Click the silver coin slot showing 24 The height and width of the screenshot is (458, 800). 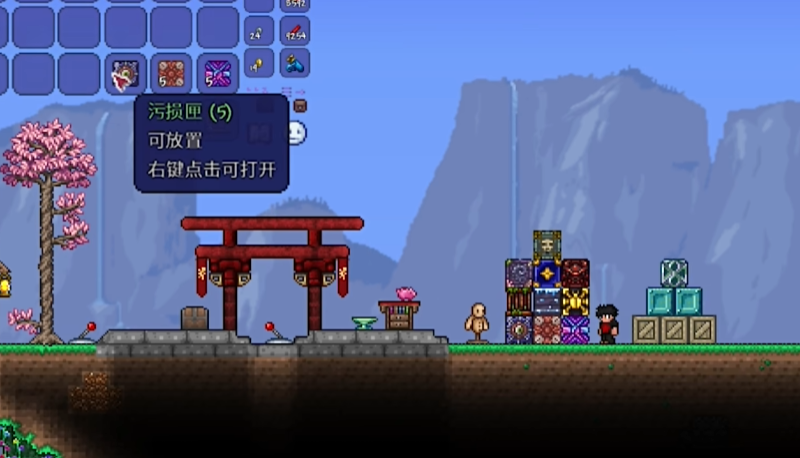(258, 33)
